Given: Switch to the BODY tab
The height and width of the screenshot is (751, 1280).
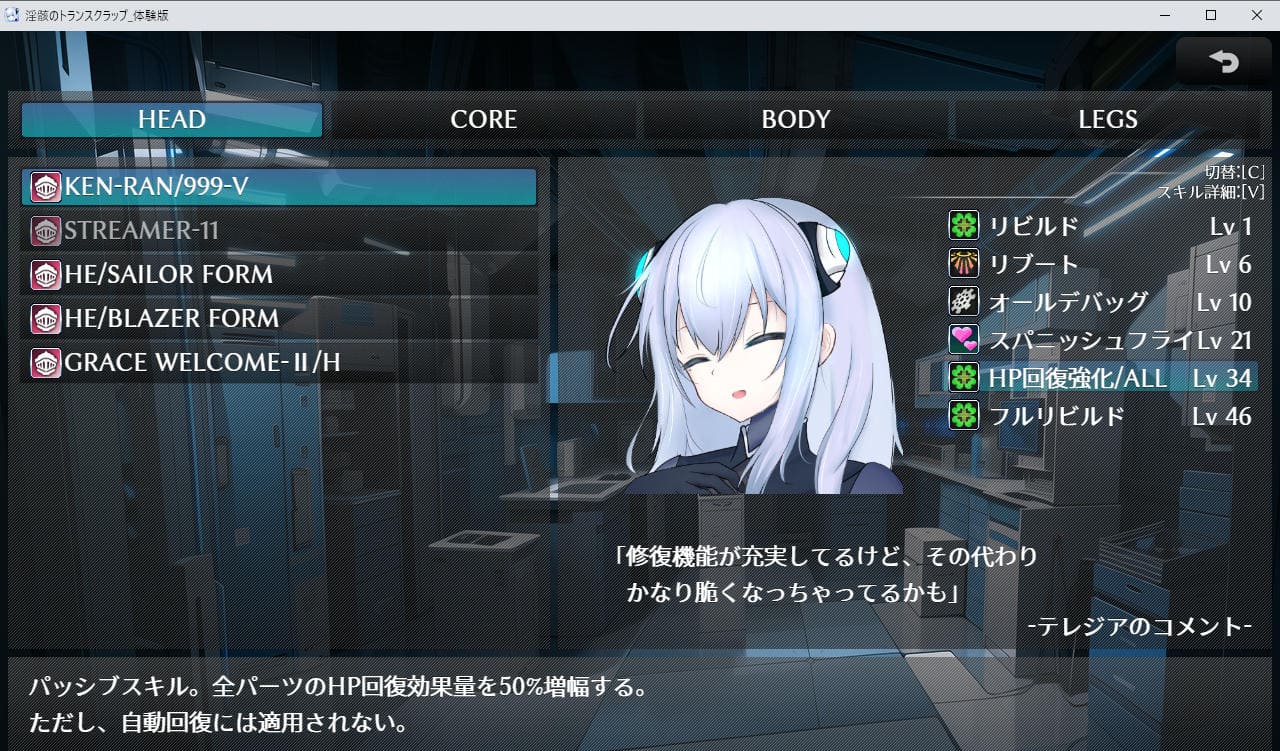Looking at the screenshot, I should pyautogui.click(x=796, y=120).
